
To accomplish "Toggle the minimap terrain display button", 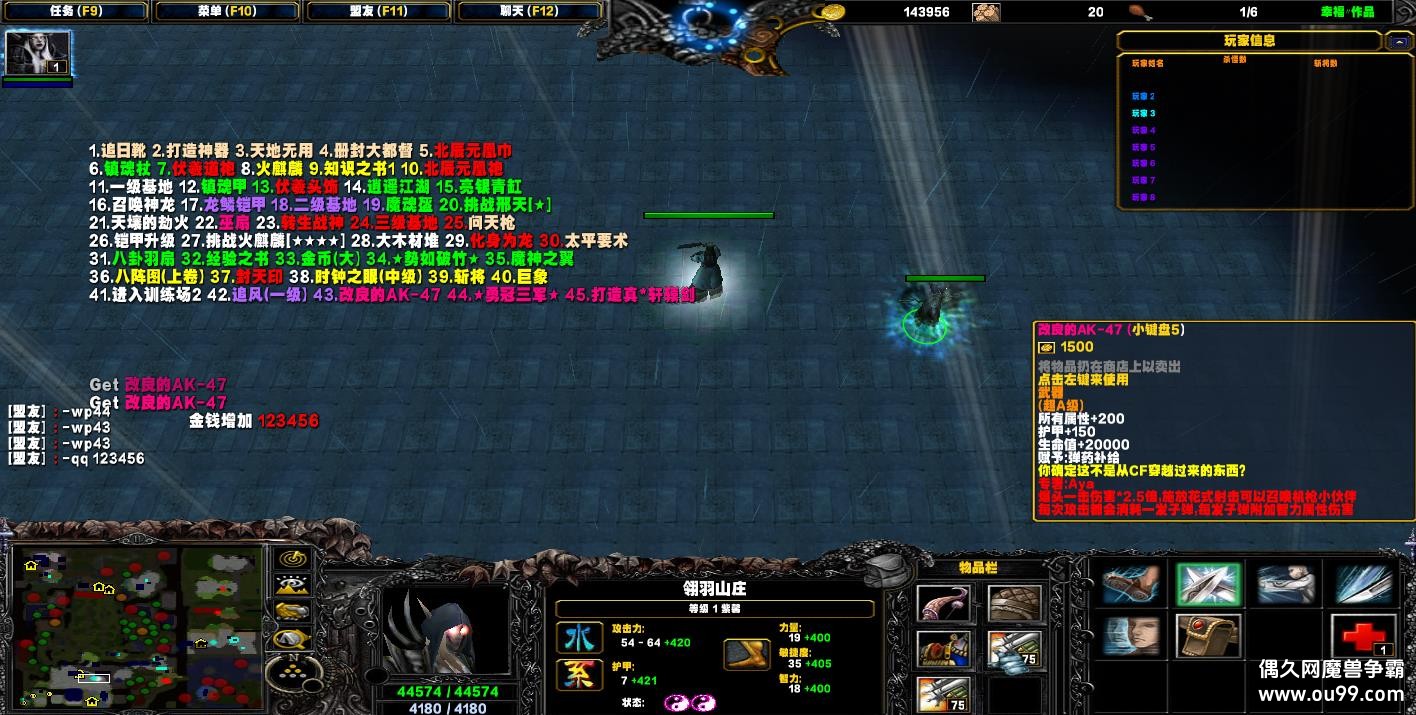I will point(293,585).
